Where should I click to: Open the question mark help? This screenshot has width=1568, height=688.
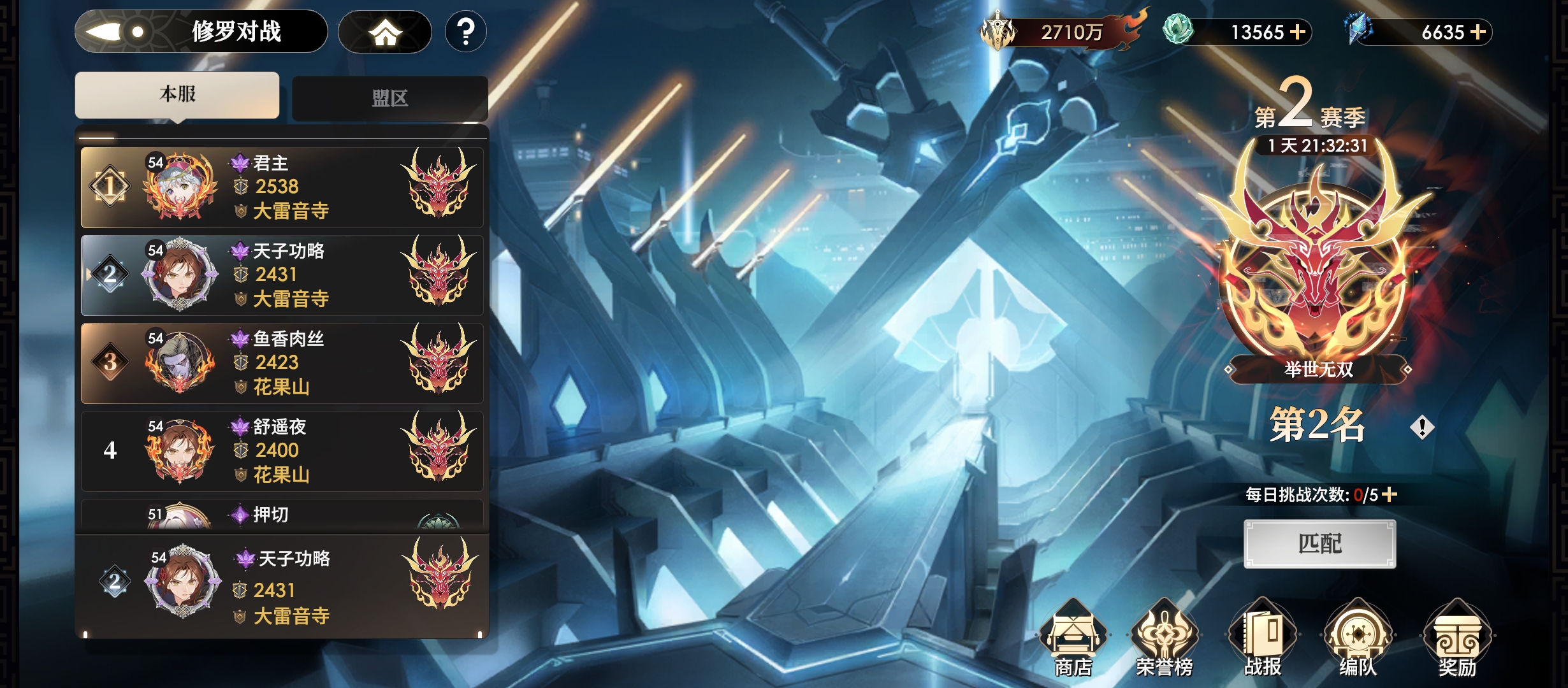(x=466, y=32)
